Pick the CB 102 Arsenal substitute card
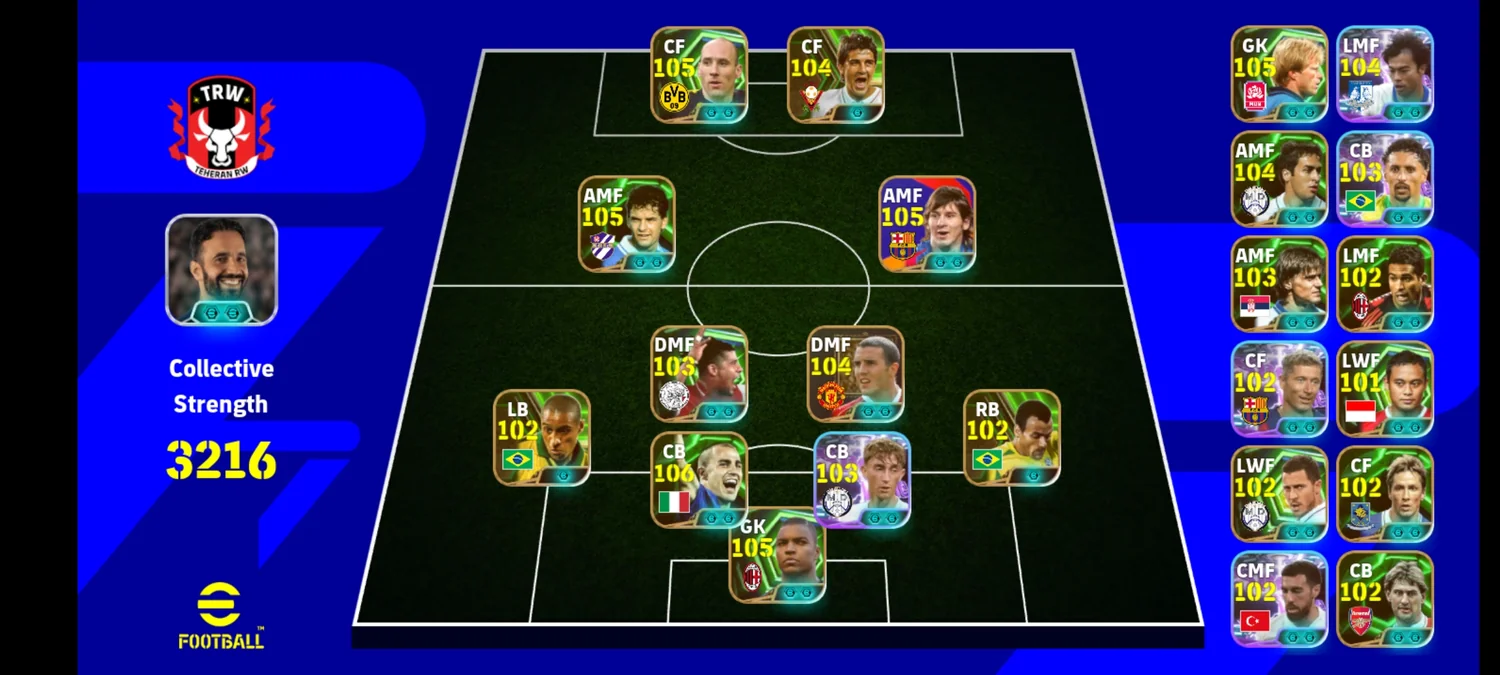The width and height of the screenshot is (1500, 675). 1384,599
